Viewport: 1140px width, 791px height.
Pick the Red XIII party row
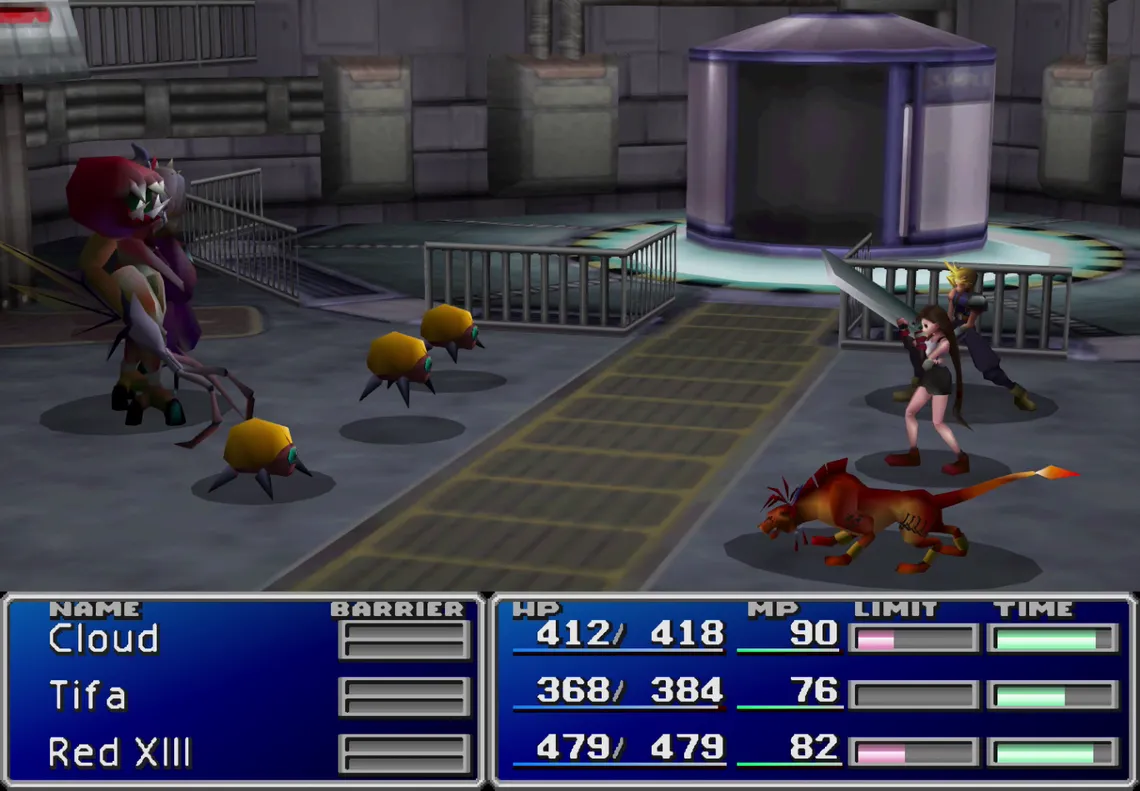[119, 752]
